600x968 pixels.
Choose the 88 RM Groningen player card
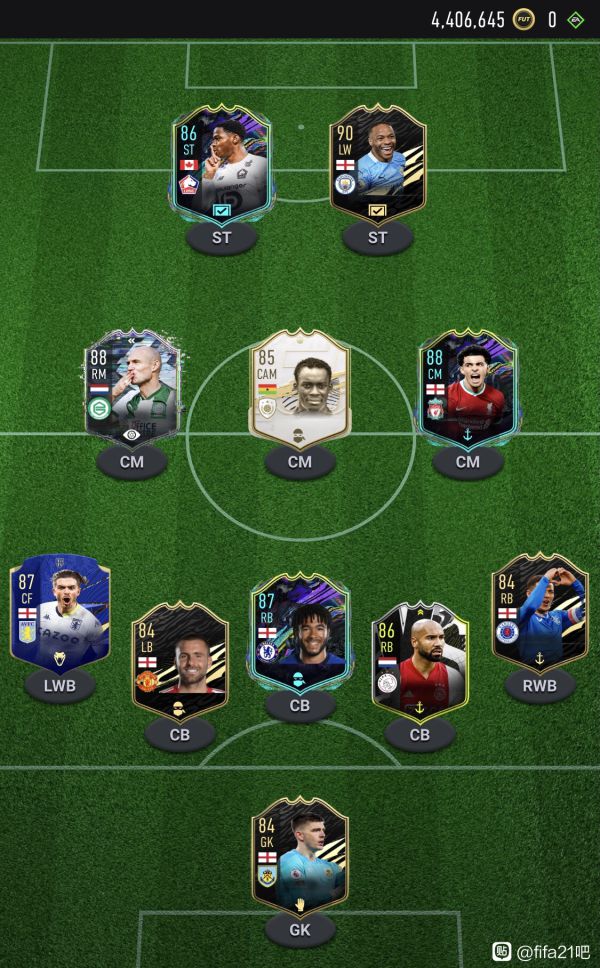pos(130,387)
